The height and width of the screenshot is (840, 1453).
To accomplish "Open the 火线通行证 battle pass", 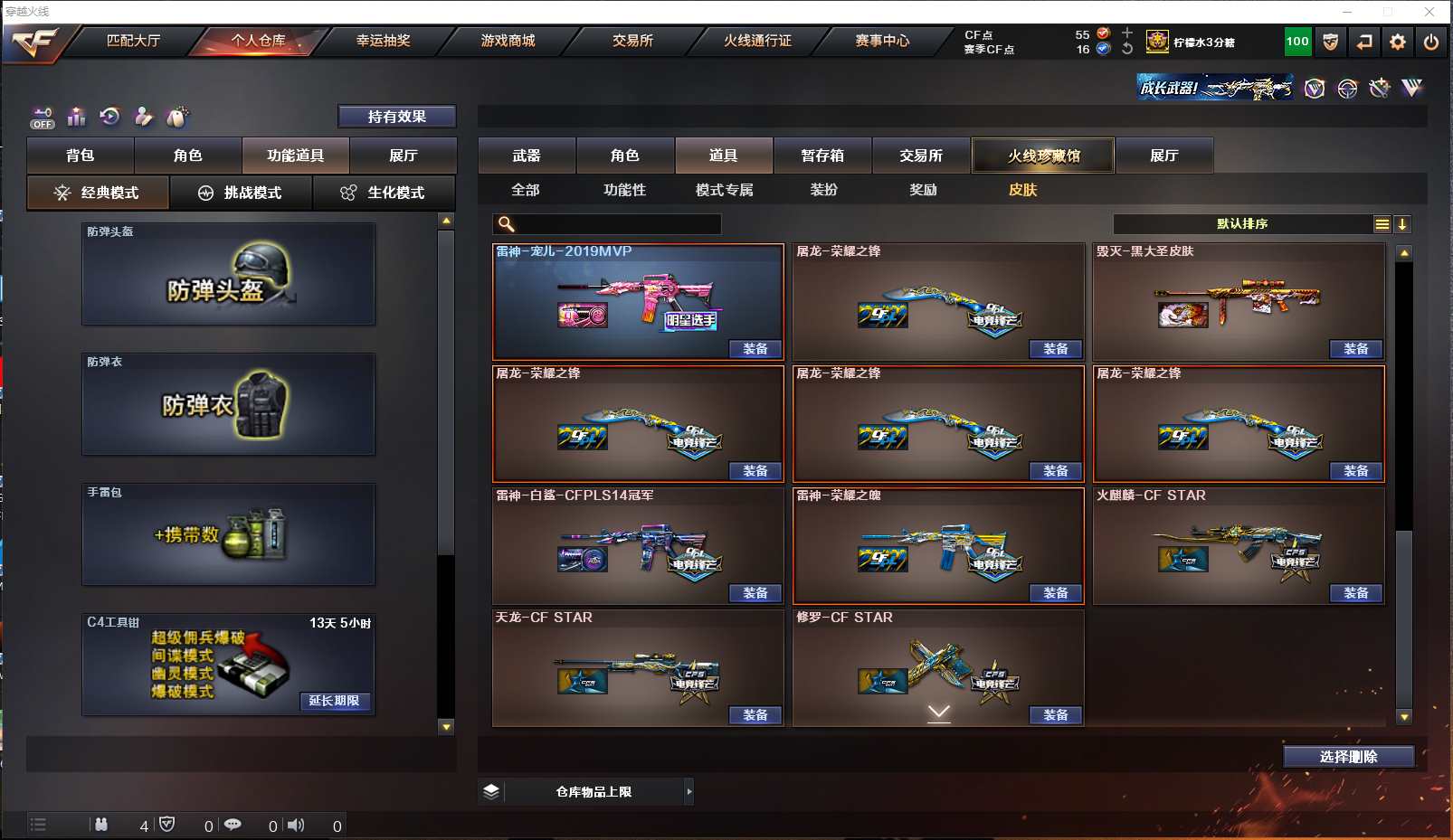I will [x=757, y=41].
